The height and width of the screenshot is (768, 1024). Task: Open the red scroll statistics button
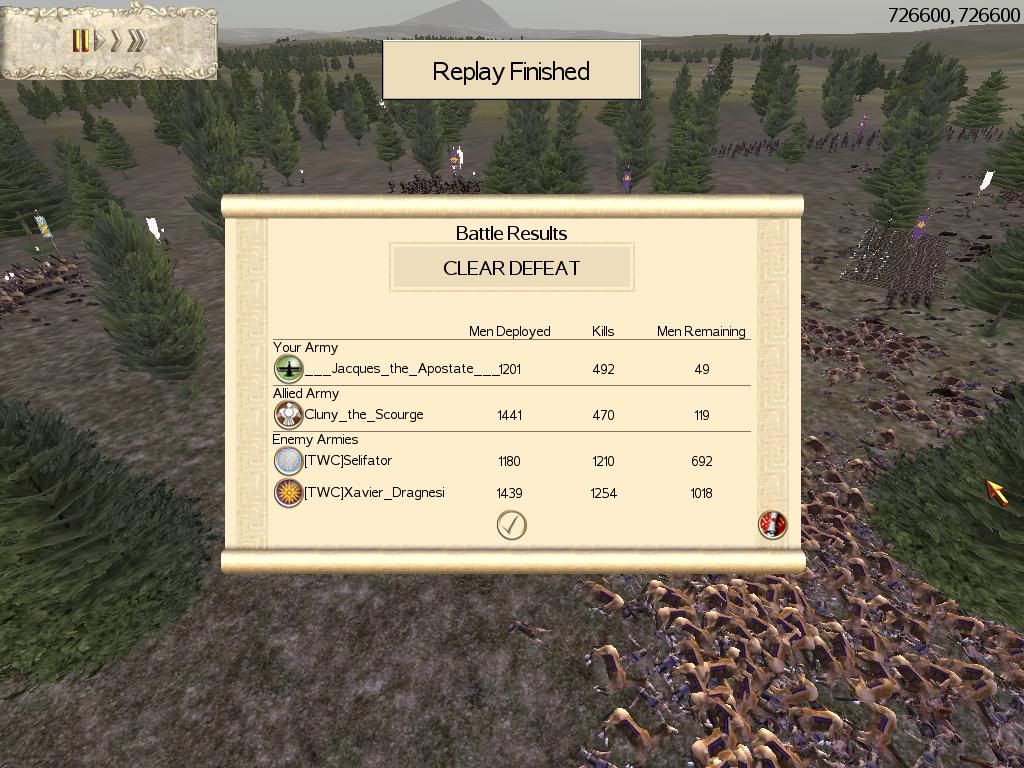[x=772, y=524]
